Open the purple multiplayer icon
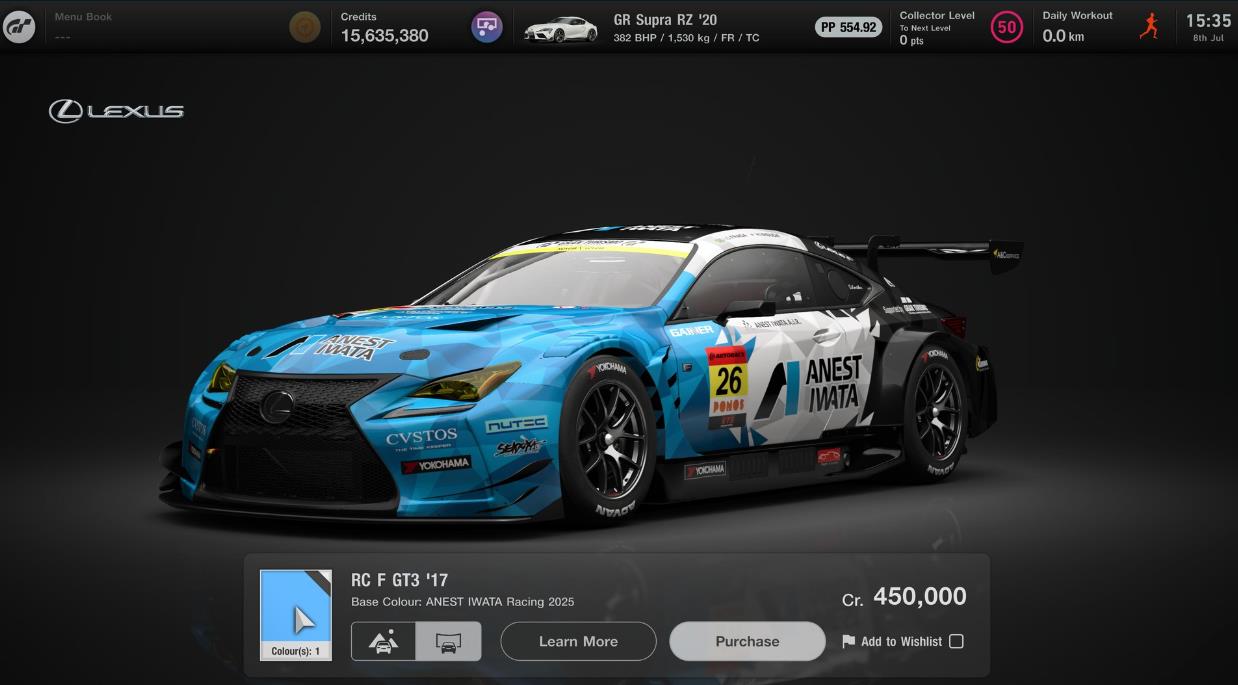 click(x=487, y=27)
